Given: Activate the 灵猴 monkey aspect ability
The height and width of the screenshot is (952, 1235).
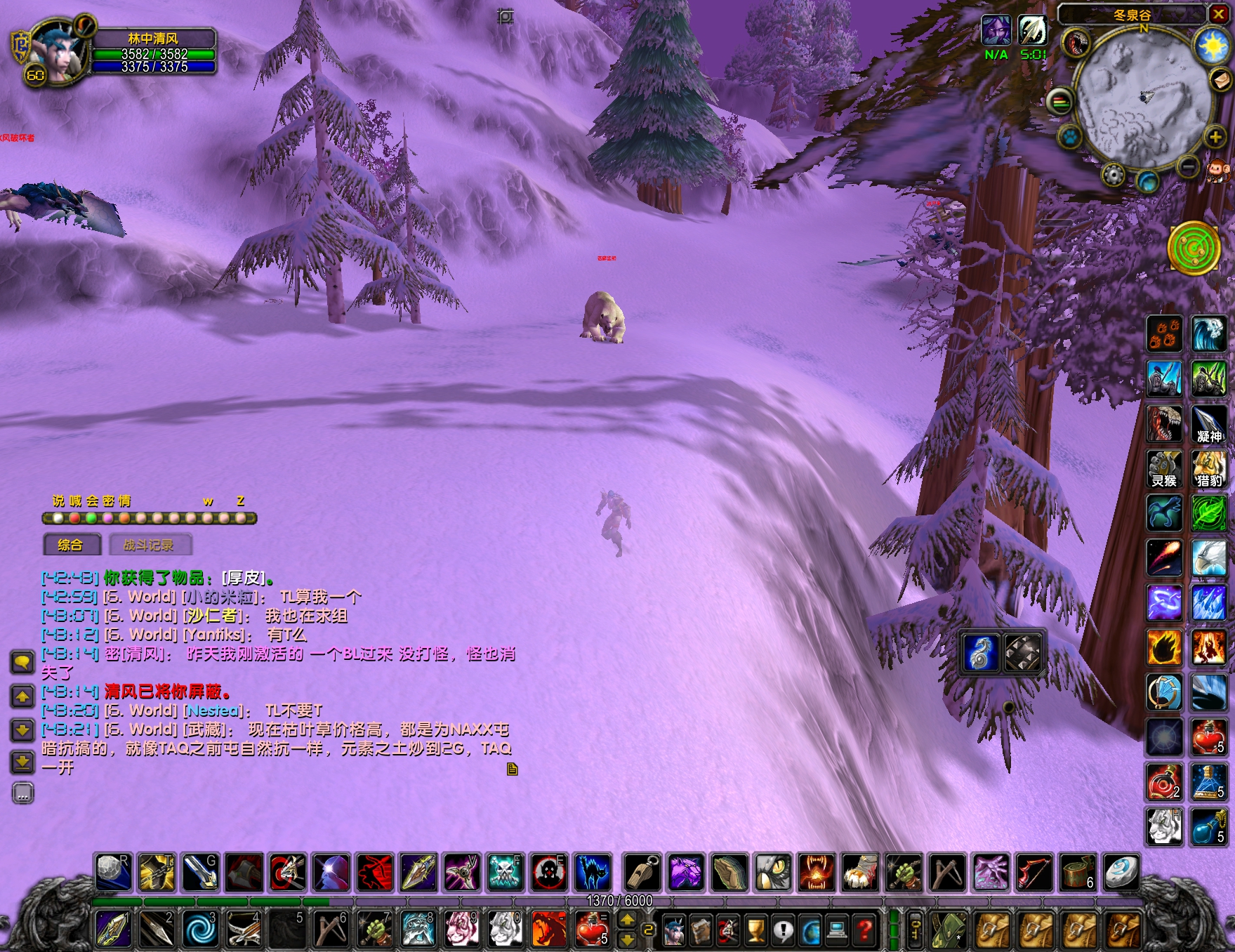Looking at the screenshot, I should [1164, 470].
